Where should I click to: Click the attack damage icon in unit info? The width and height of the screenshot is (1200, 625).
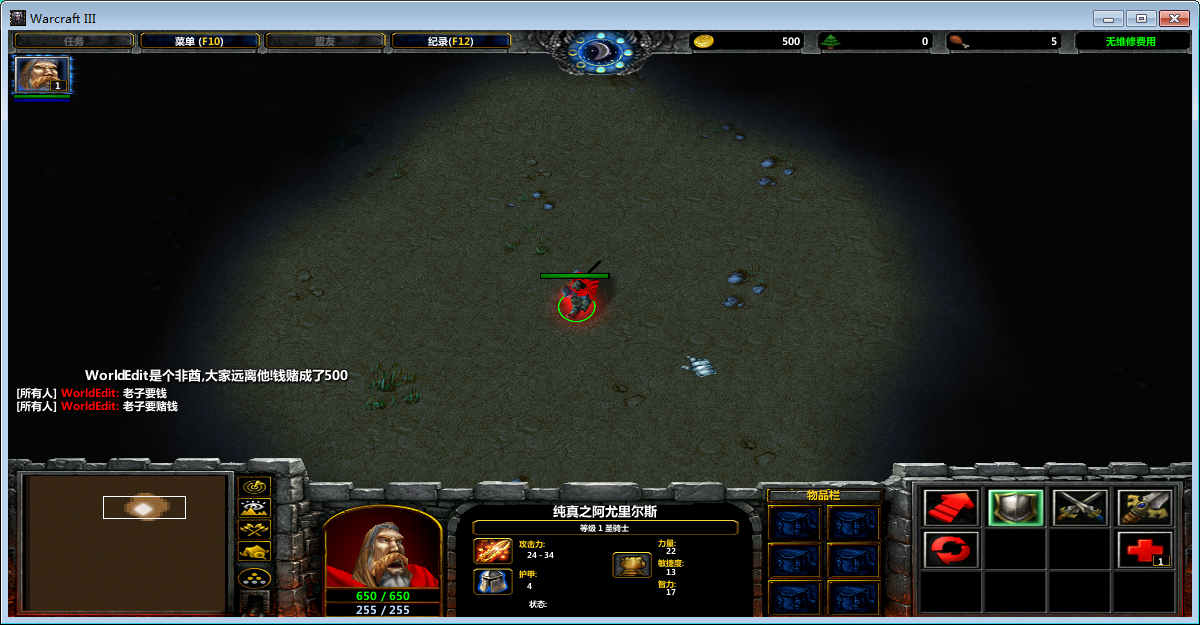(492, 550)
